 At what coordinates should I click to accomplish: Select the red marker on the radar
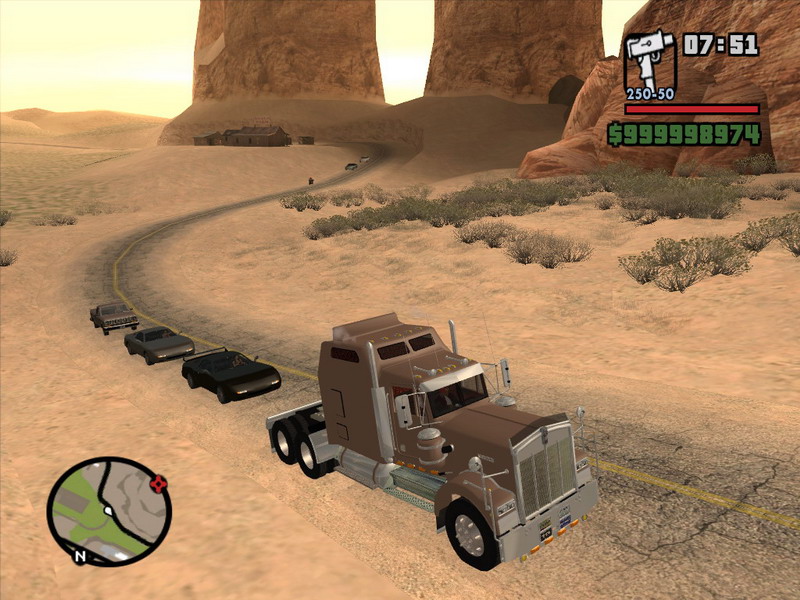click(x=157, y=484)
